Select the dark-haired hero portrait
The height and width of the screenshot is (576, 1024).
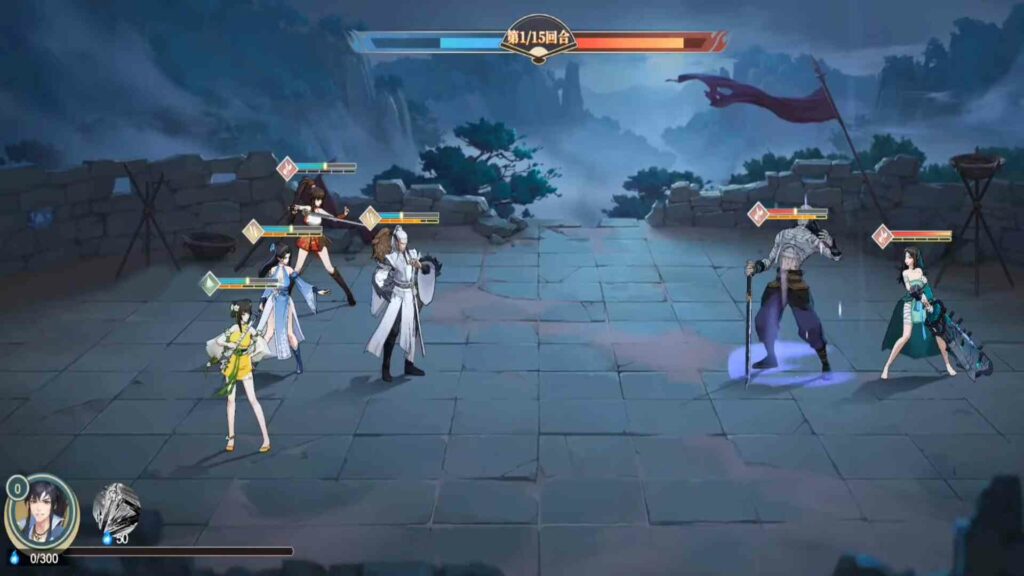coord(43,512)
